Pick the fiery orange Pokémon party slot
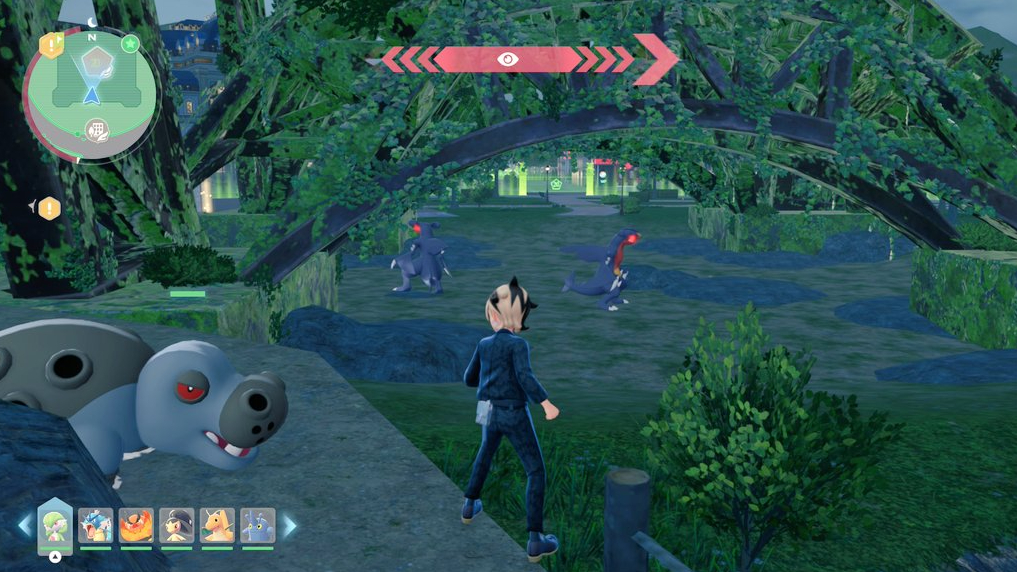This screenshot has width=1017, height=572. click(x=136, y=526)
